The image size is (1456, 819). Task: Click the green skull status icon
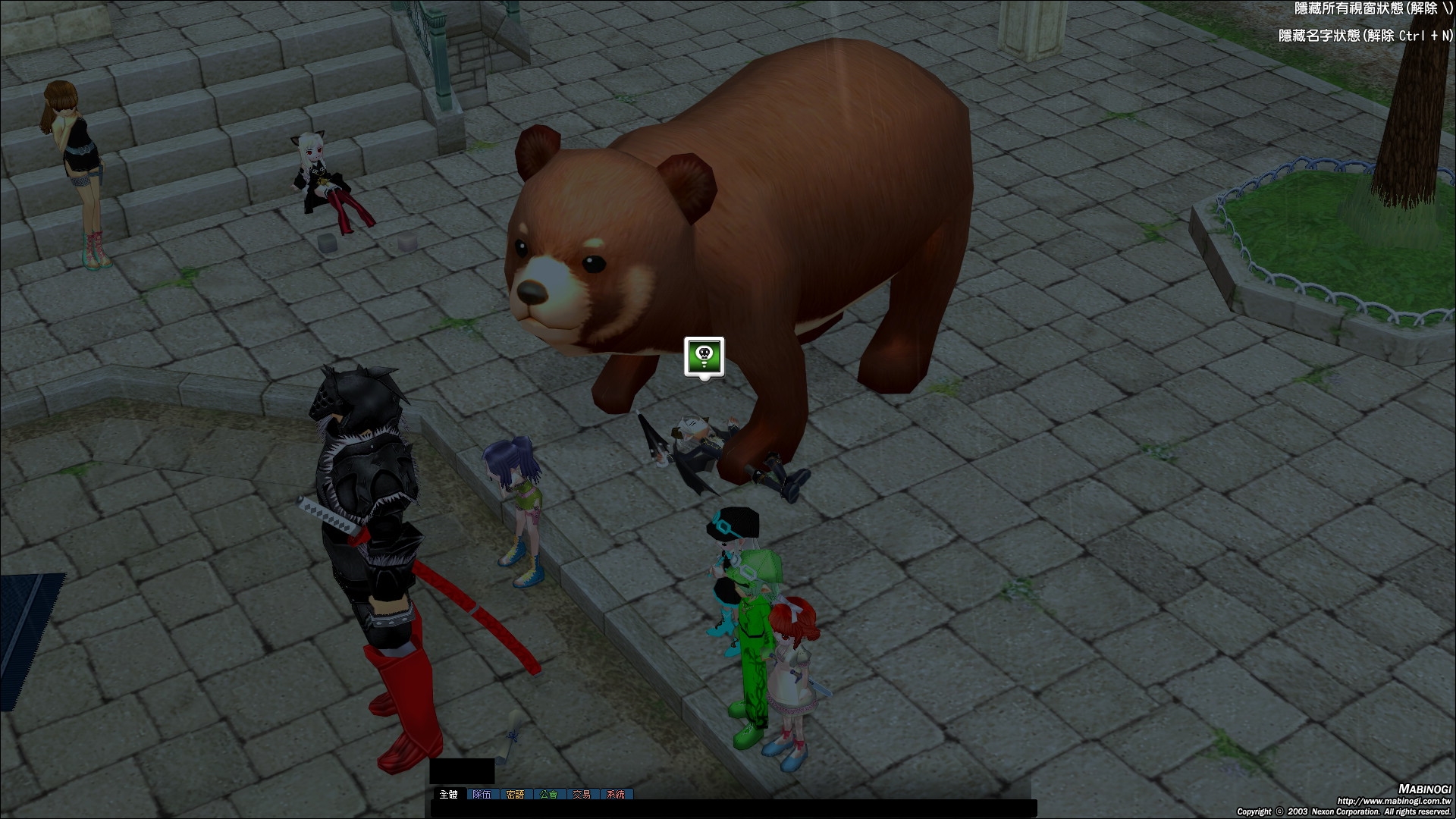[704, 356]
